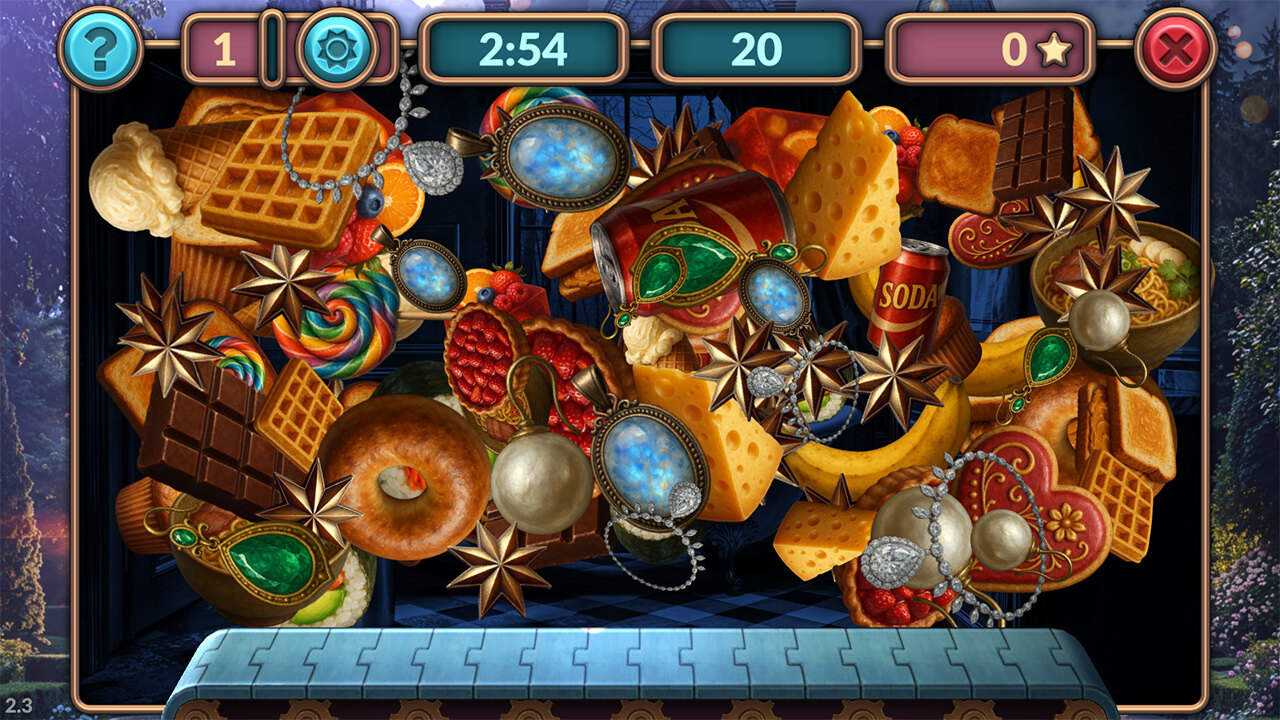Screen dimensions: 1280x720
Task: Close the level with the red X
Action: (x=1176, y=48)
